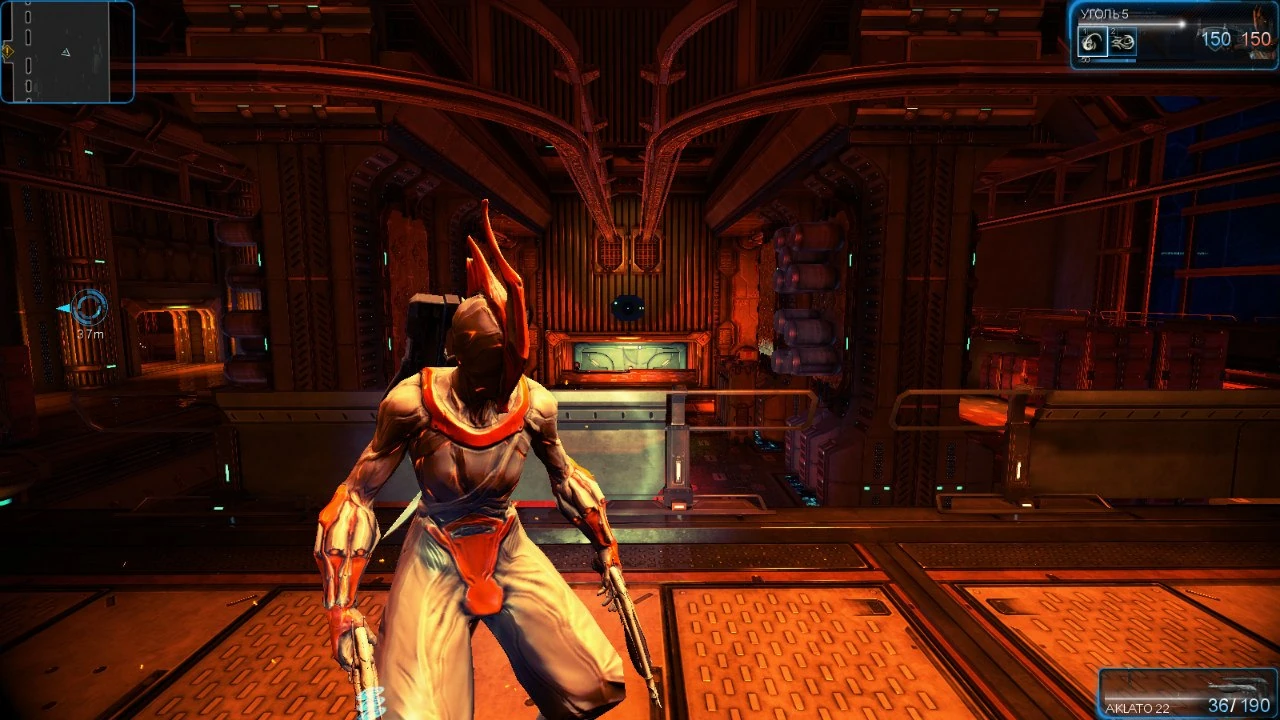Click the blue waypoint marker showing 37m
This screenshot has width=1280, height=720.
[x=88, y=308]
